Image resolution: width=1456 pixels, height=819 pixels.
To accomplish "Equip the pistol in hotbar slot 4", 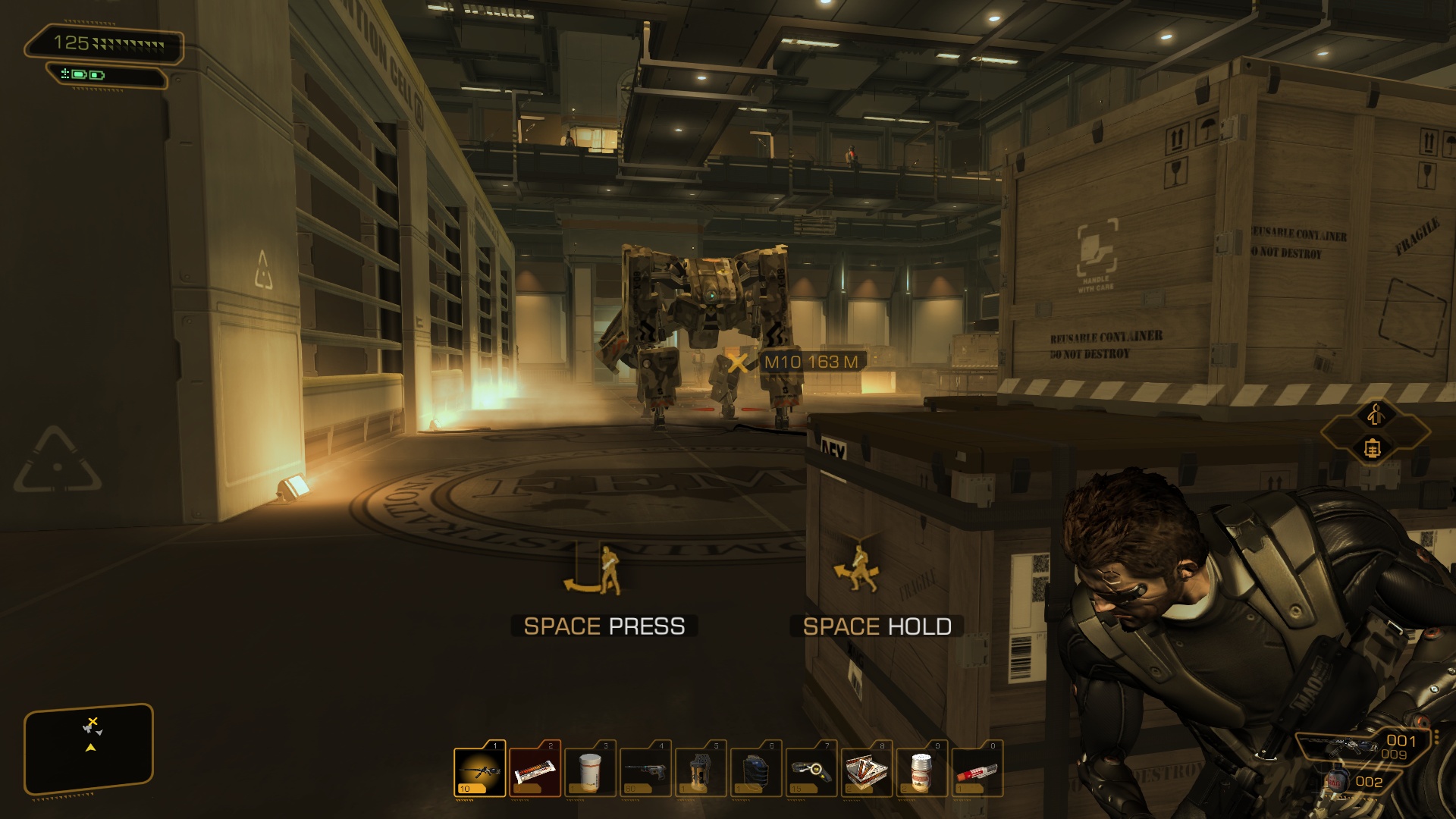I will point(646,772).
